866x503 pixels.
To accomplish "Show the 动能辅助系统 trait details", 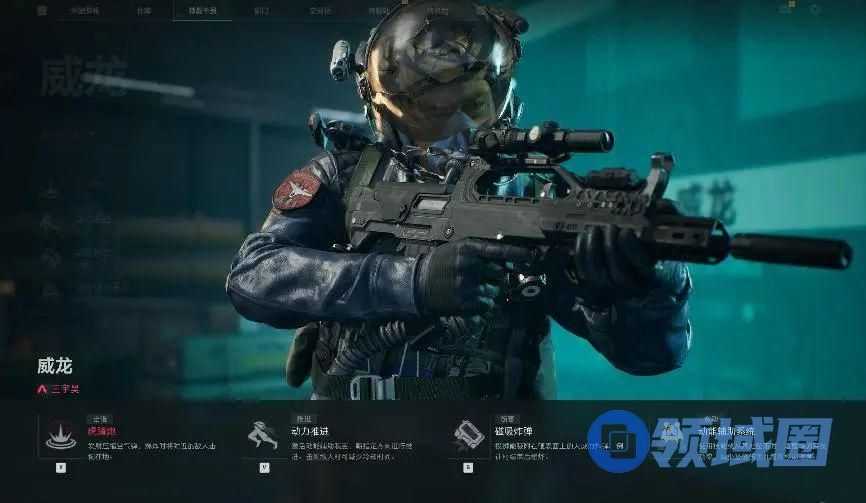I will pyautogui.click(x=670, y=433).
